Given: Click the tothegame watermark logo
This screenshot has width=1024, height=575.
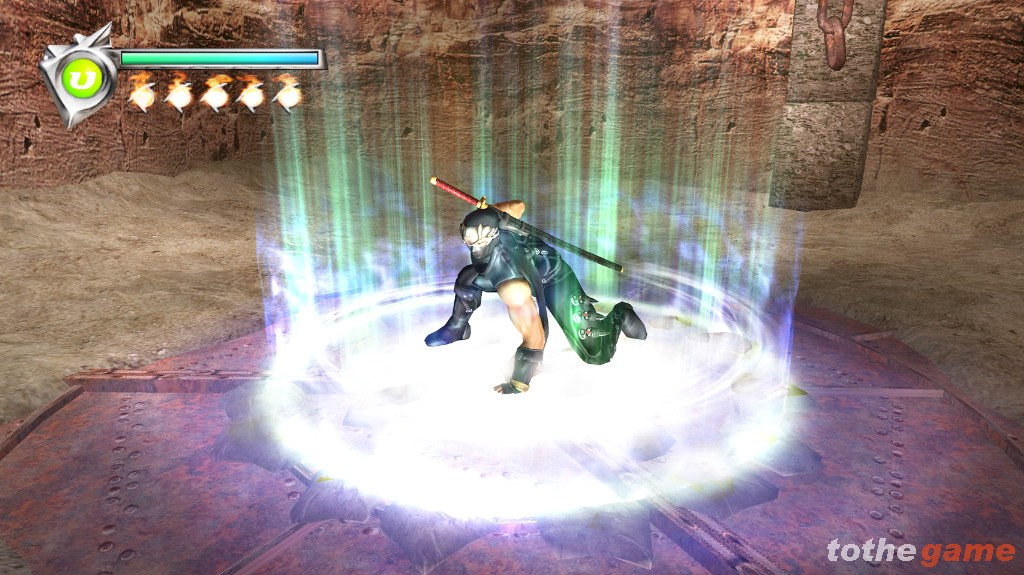Looking at the screenshot, I should click(x=920, y=551).
